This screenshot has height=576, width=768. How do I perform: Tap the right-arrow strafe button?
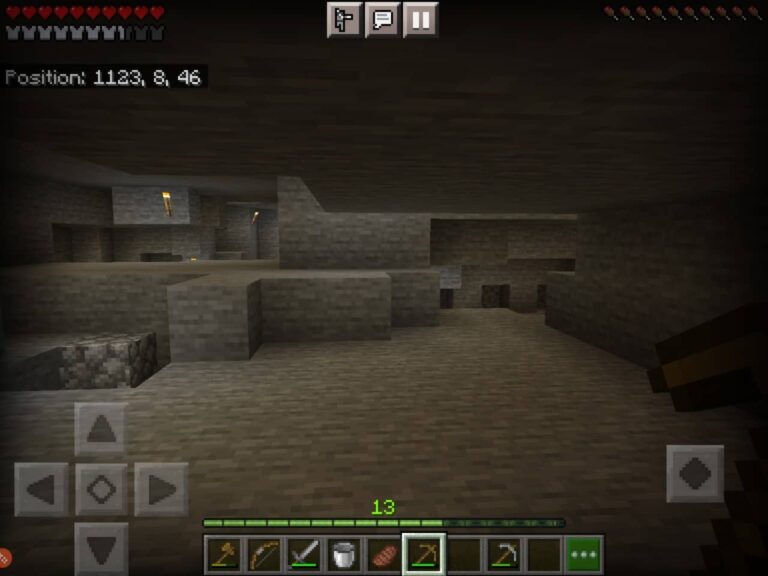161,490
